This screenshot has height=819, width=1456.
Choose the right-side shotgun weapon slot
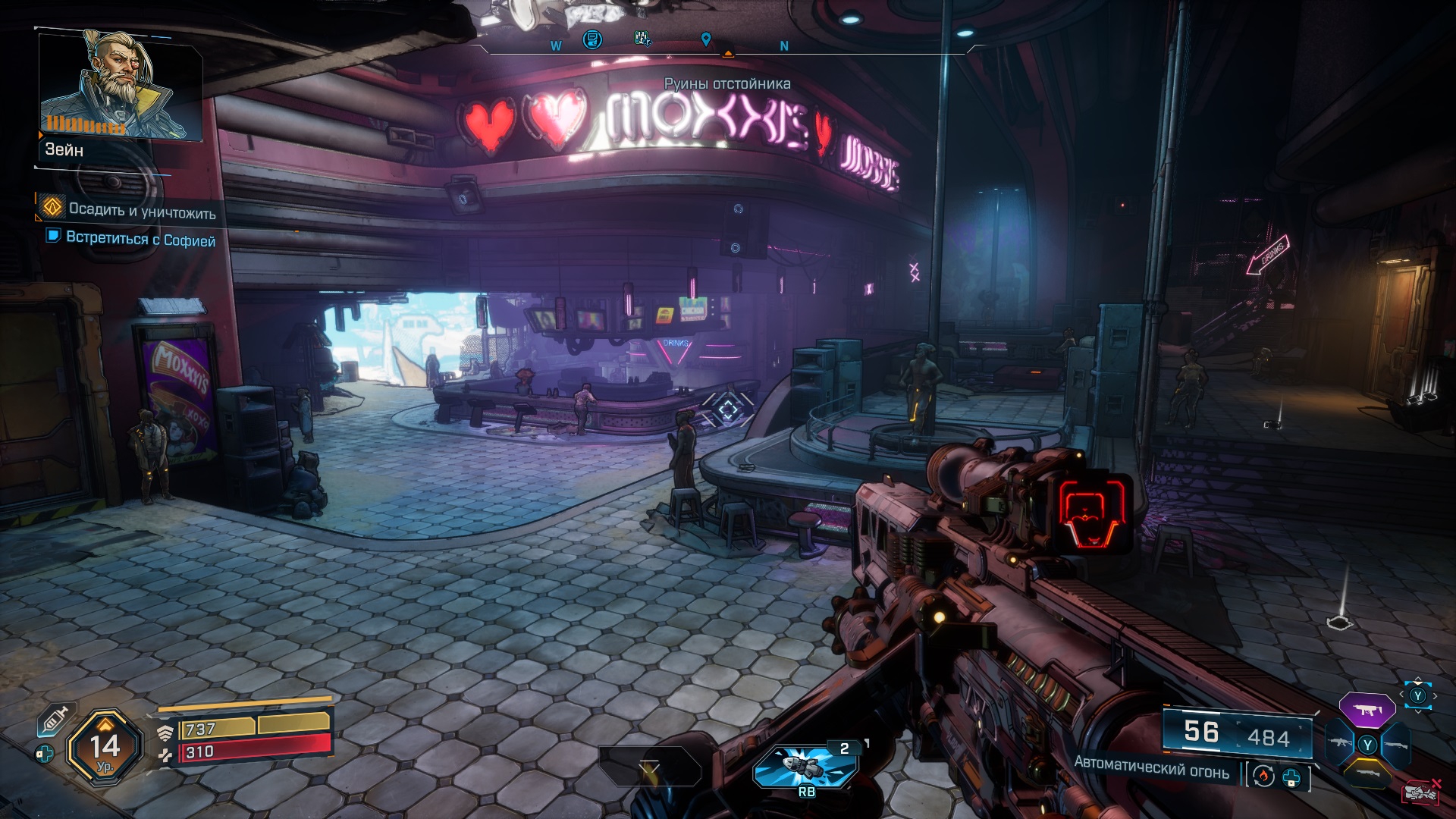(x=1395, y=745)
